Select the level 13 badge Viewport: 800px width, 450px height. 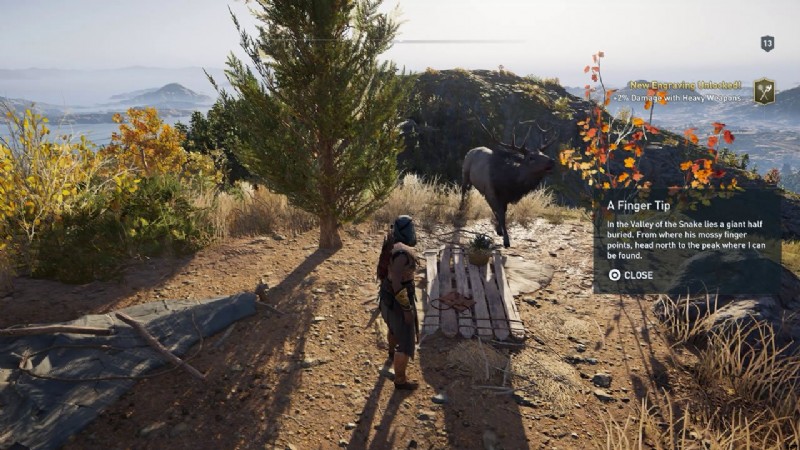(767, 43)
